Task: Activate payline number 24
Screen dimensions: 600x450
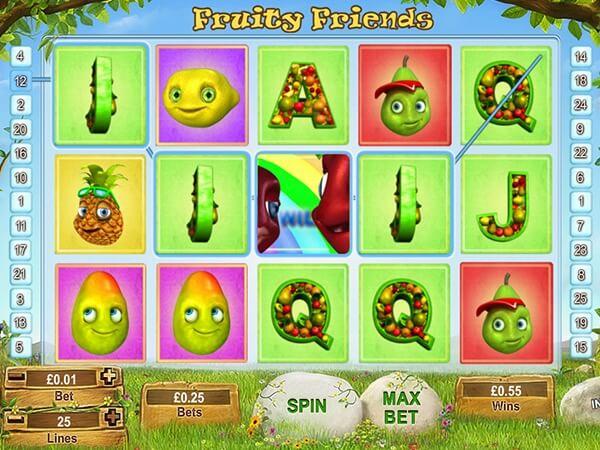Action: pyautogui.click(x=580, y=104)
